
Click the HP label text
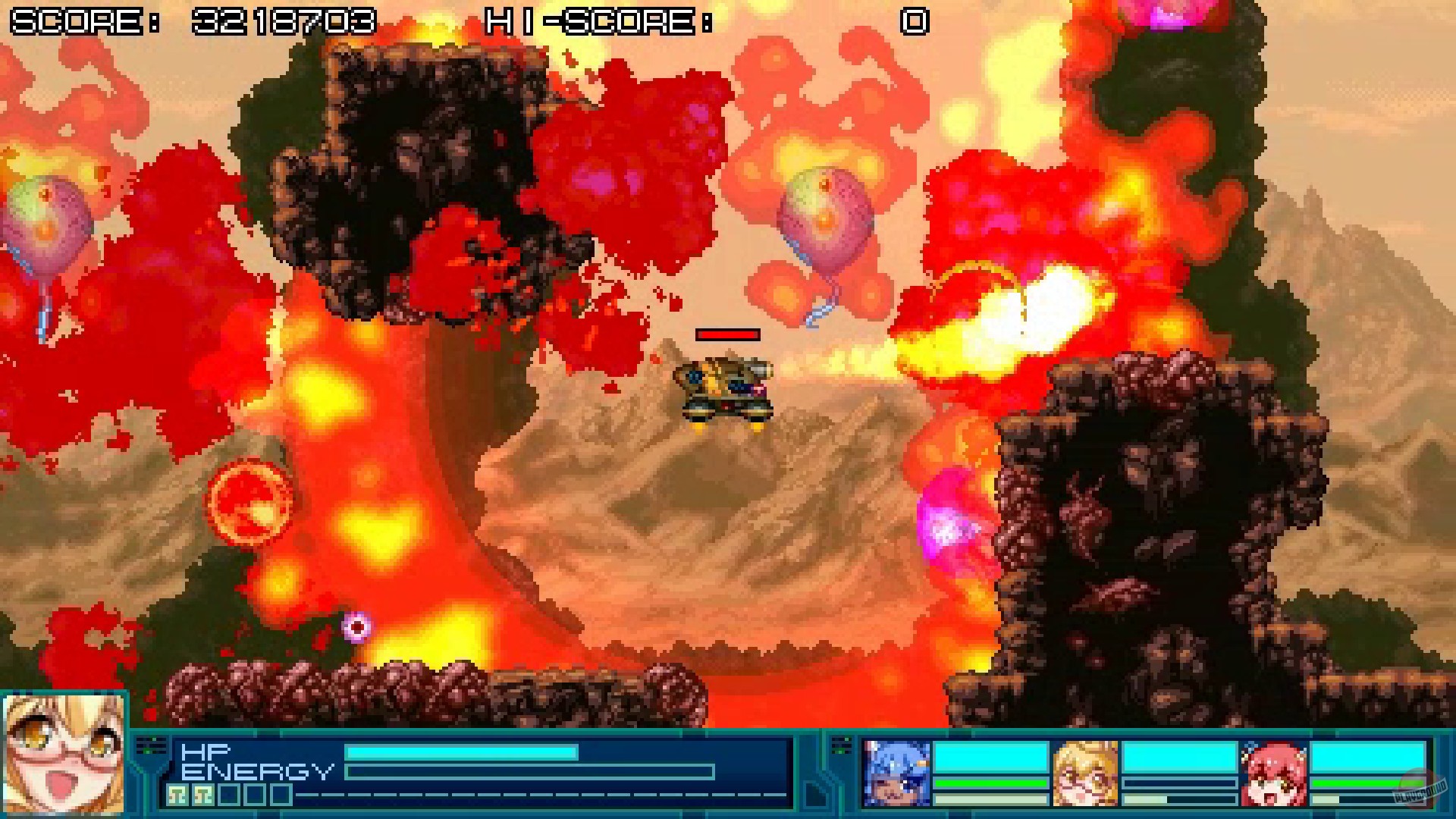pos(203,751)
